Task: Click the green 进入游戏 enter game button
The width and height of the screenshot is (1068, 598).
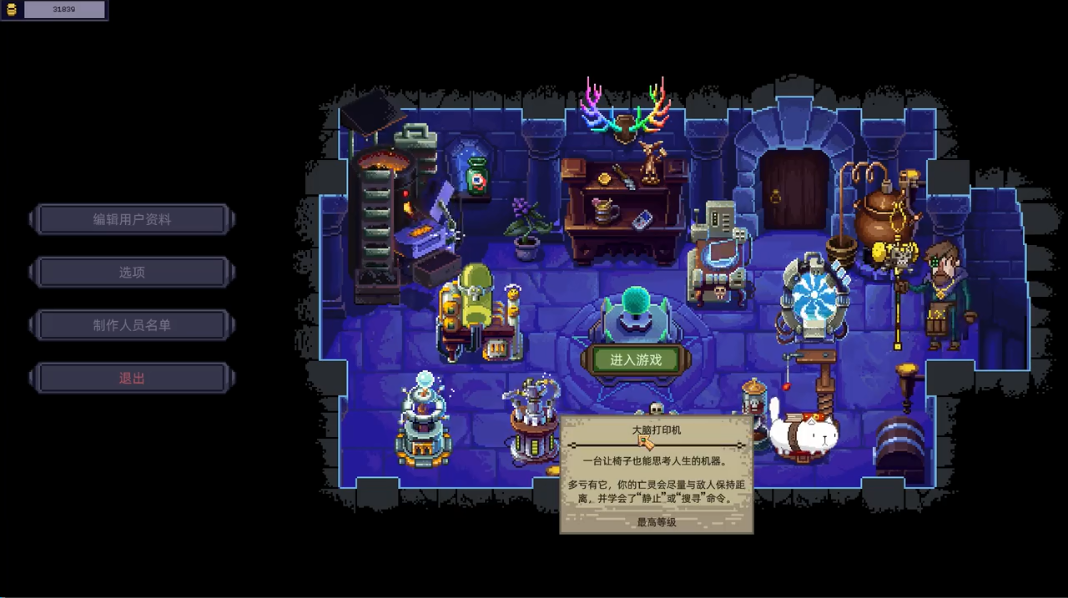Action: pyautogui.click(x=636, y=360)
